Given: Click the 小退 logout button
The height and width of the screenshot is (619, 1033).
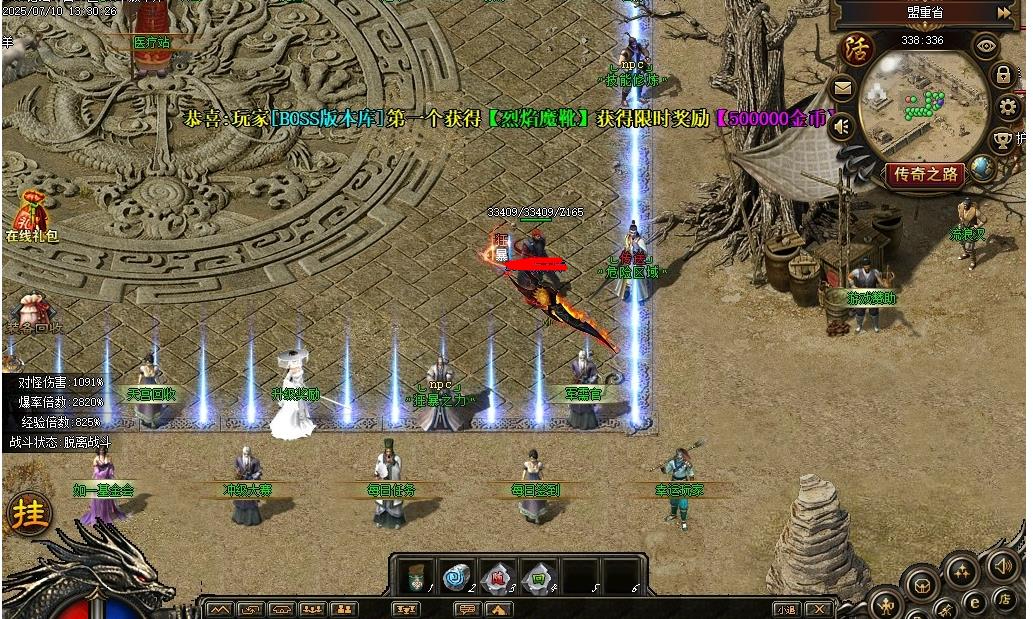Looking at the screenshot, I should tap(786, 609).
